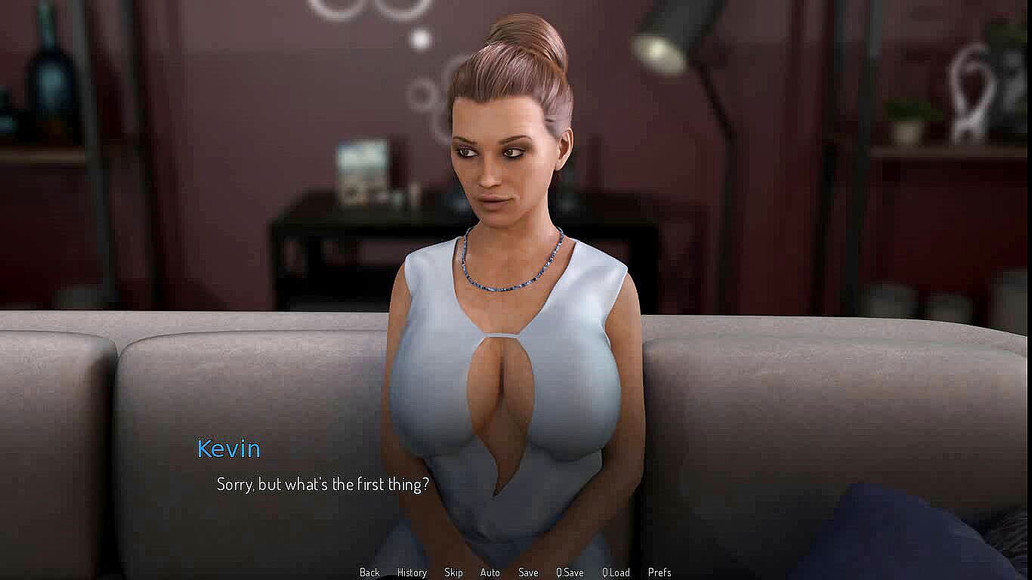1032x580 pixels.
Task: Click Q.Save to quick save
Action: [569, 572]
